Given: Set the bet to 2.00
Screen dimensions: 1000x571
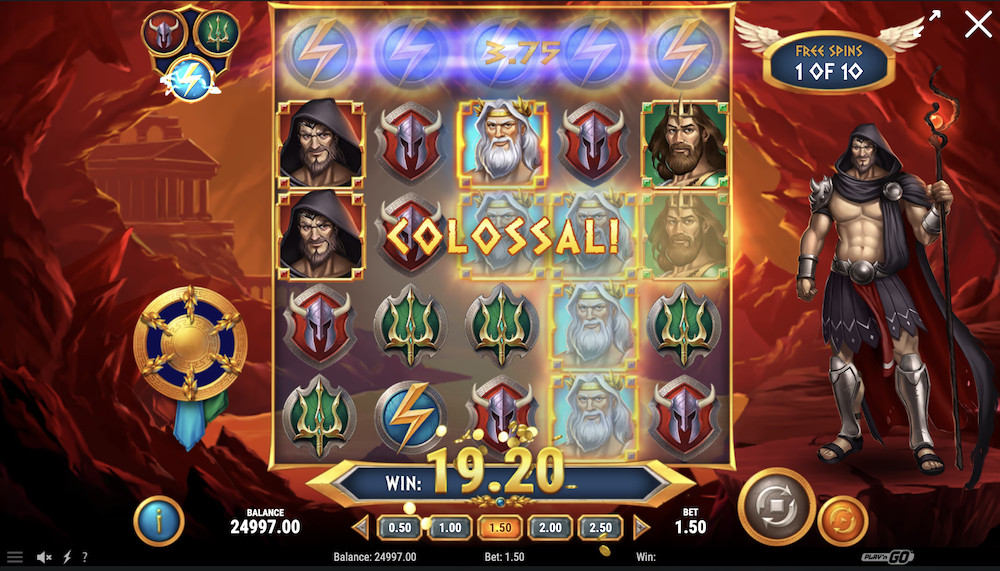Looking at the screenshot, I should pos(550,527).
